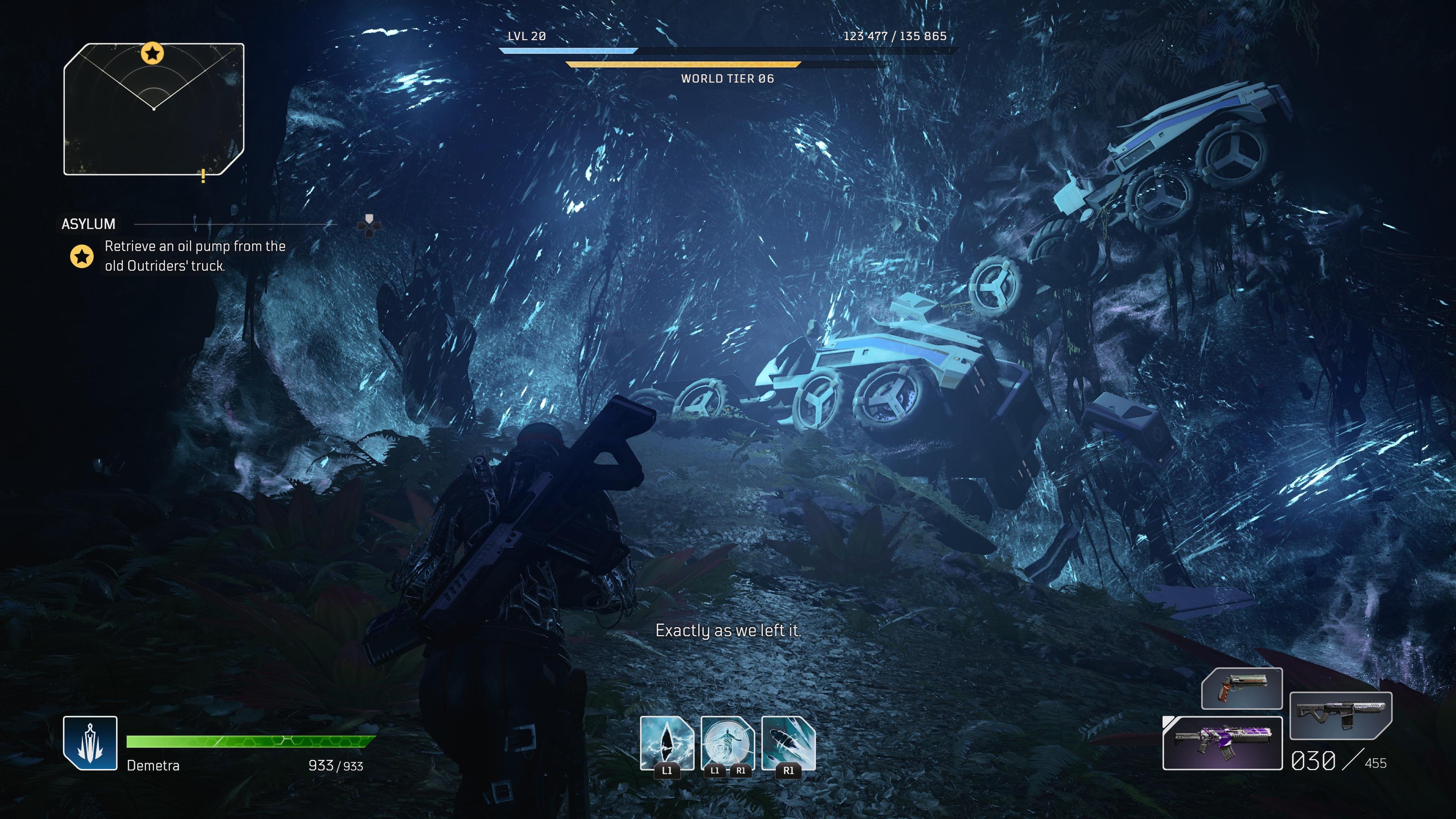Viewport: 1456px width, 819px height.
Task: Activate the middle skill with the figure in sphere
Action: 728,743
